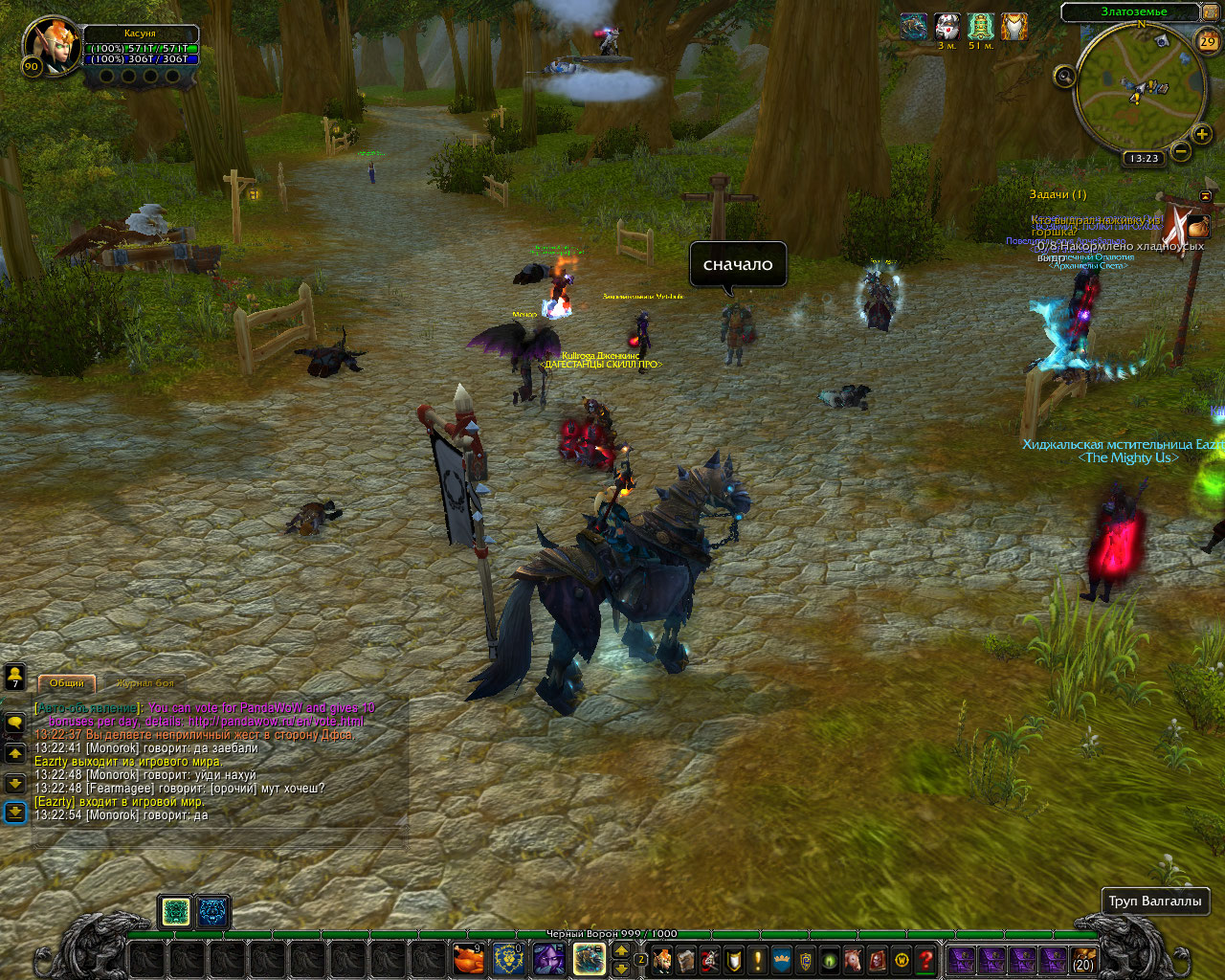Open the red question mark help button
Image resolution: width=1225 pixels, height=980 pixels.
pos(925,959)
